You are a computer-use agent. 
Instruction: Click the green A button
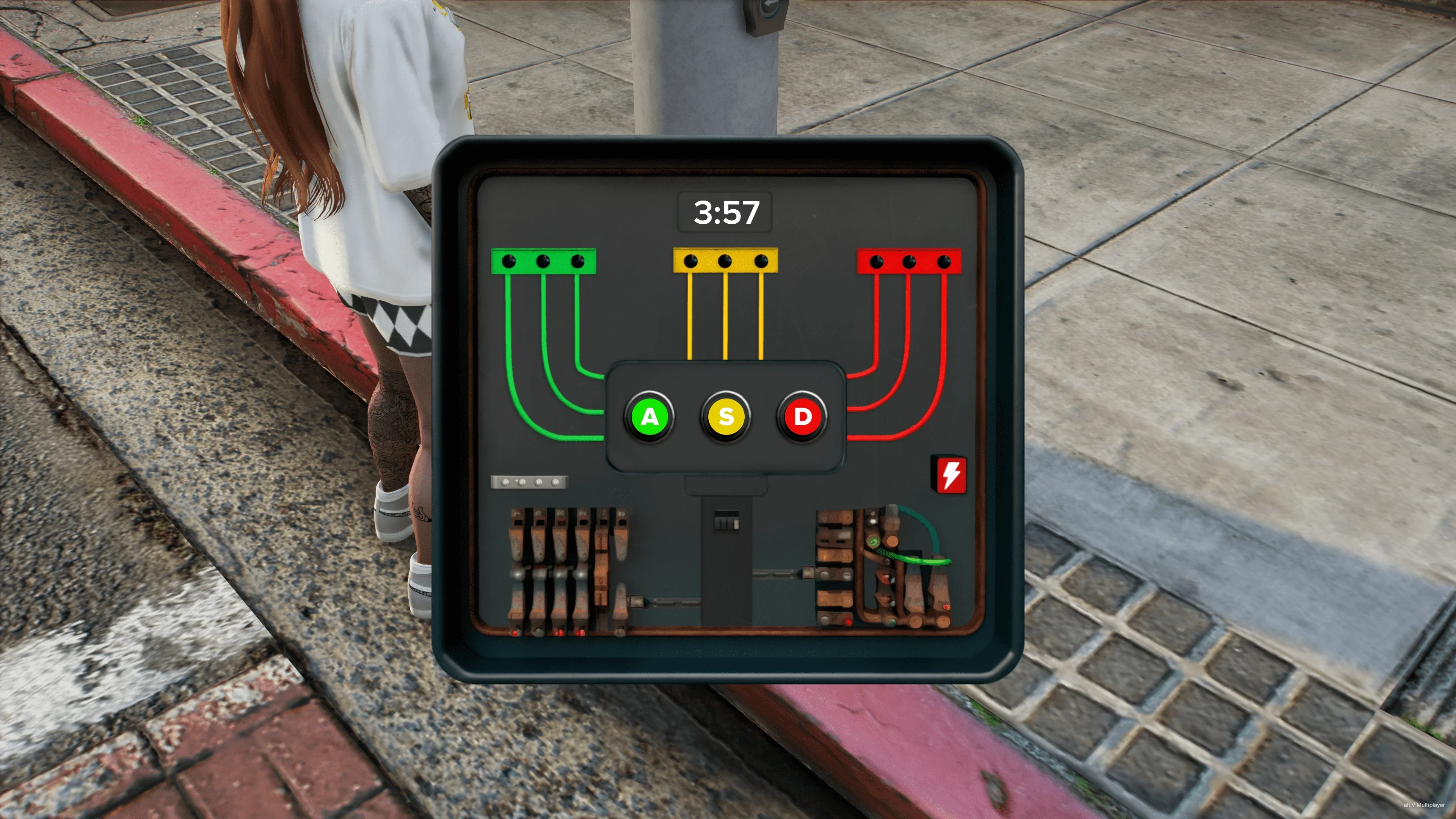point(649,417)
